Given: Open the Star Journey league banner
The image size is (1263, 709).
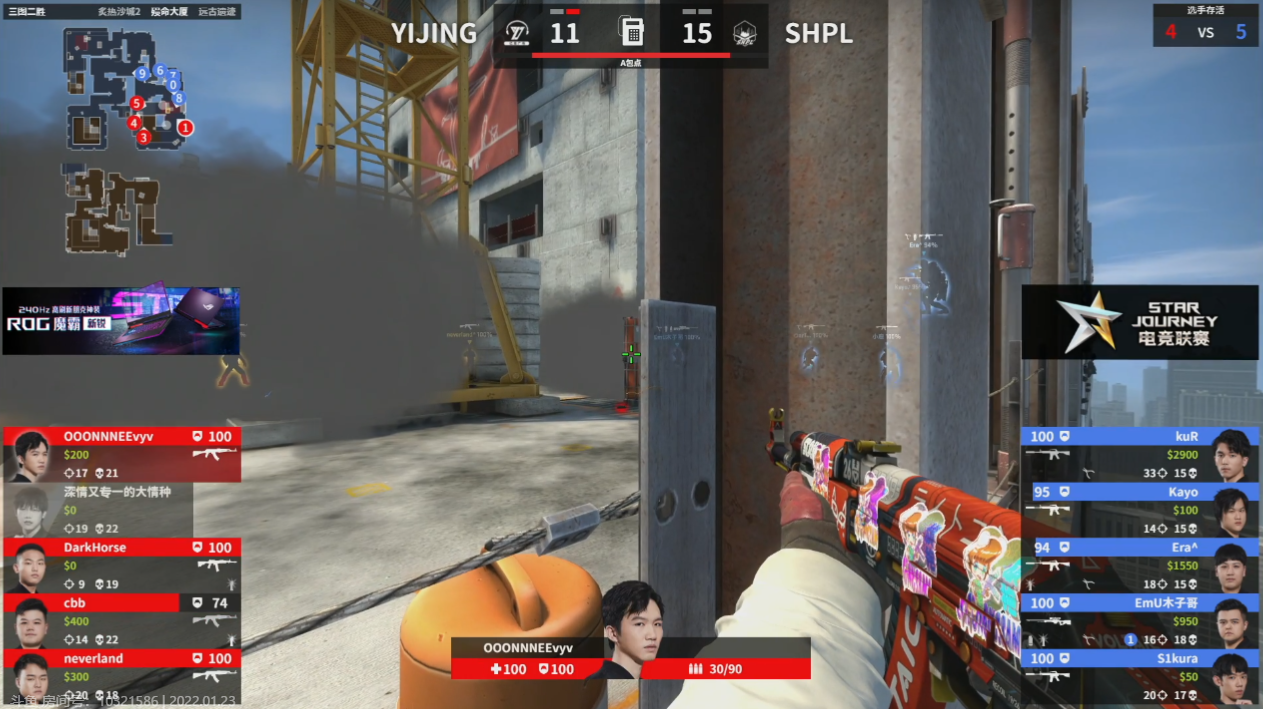Looking at the screenshot, I should pyautogui.click(x=1139, y=322).
